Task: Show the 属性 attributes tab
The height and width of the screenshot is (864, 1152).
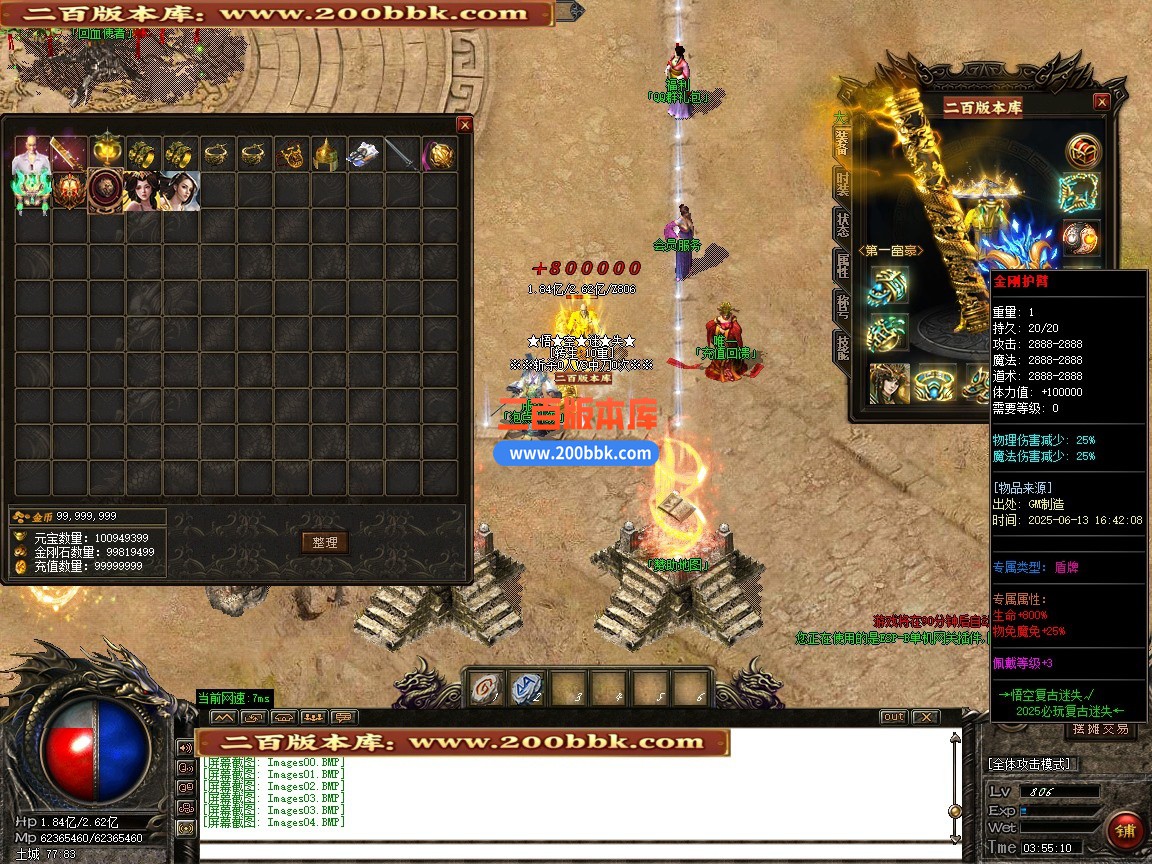Action: [x=842, y=268]
